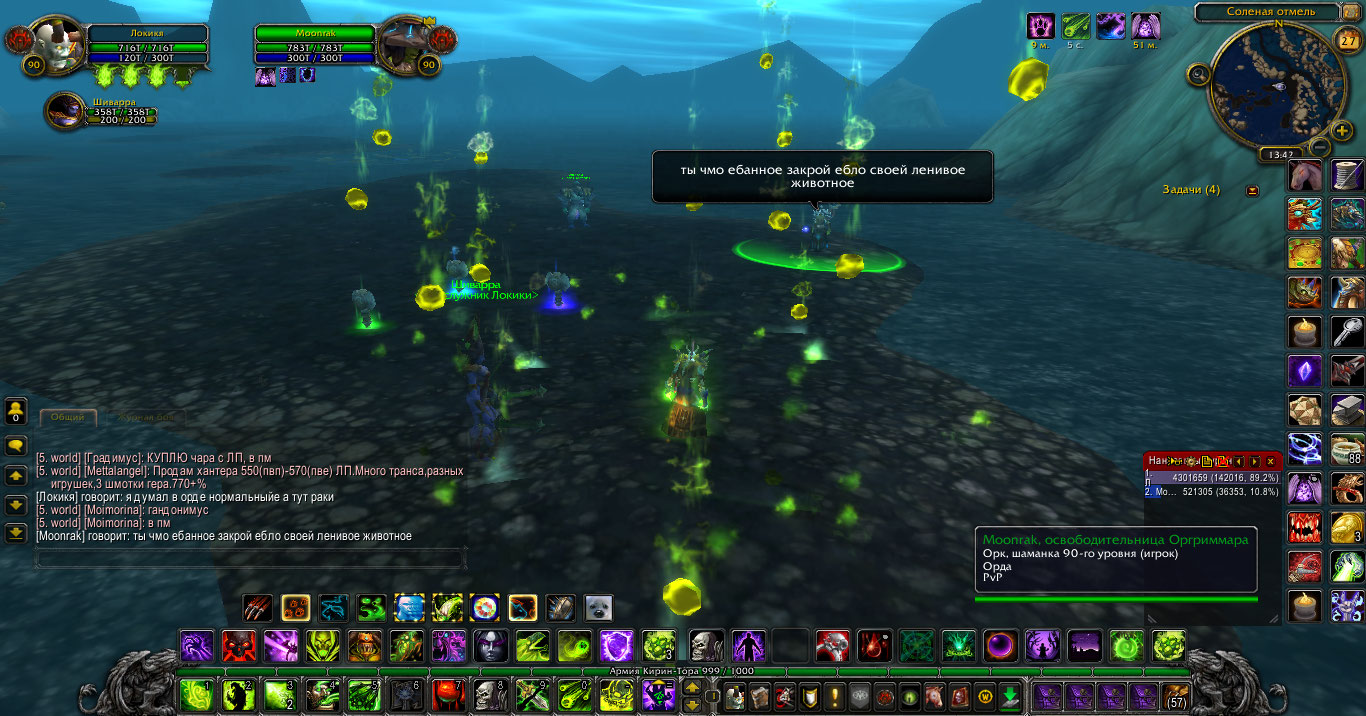Zoom out the minimap with minus button
Screen dimensions: 1366x716
1319,148
